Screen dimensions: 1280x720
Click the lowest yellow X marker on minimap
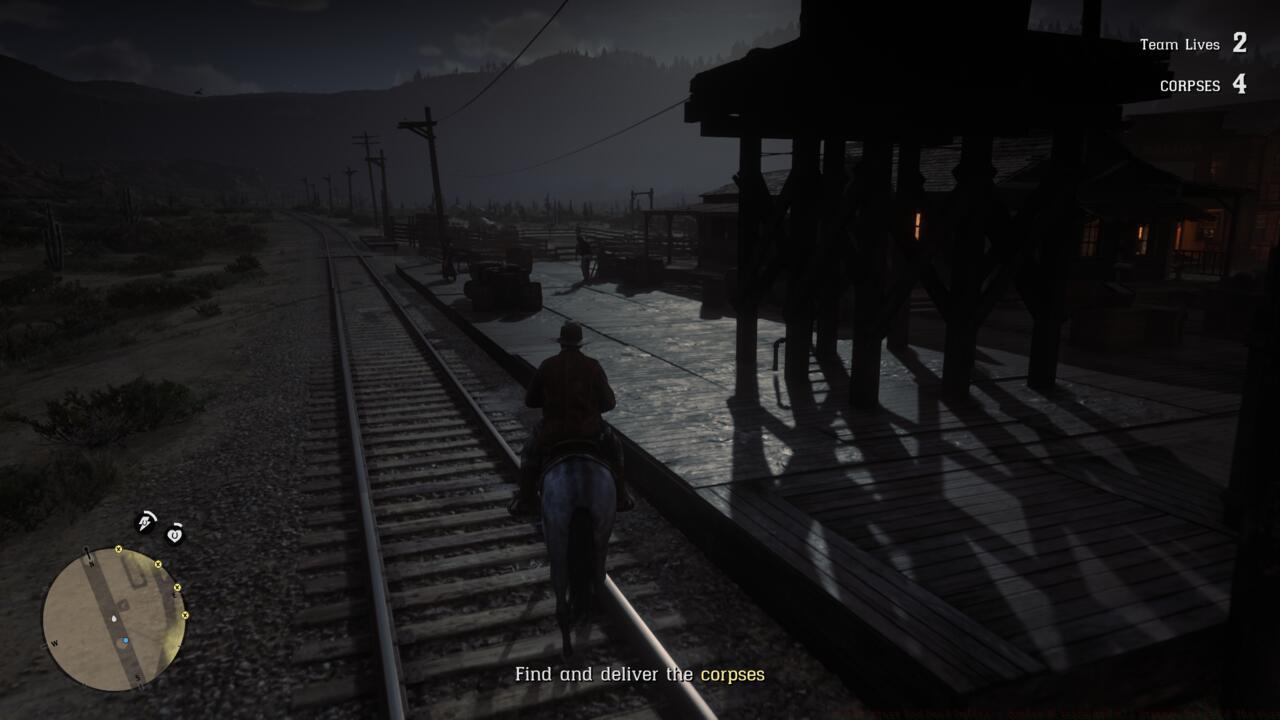pos(185,615)
